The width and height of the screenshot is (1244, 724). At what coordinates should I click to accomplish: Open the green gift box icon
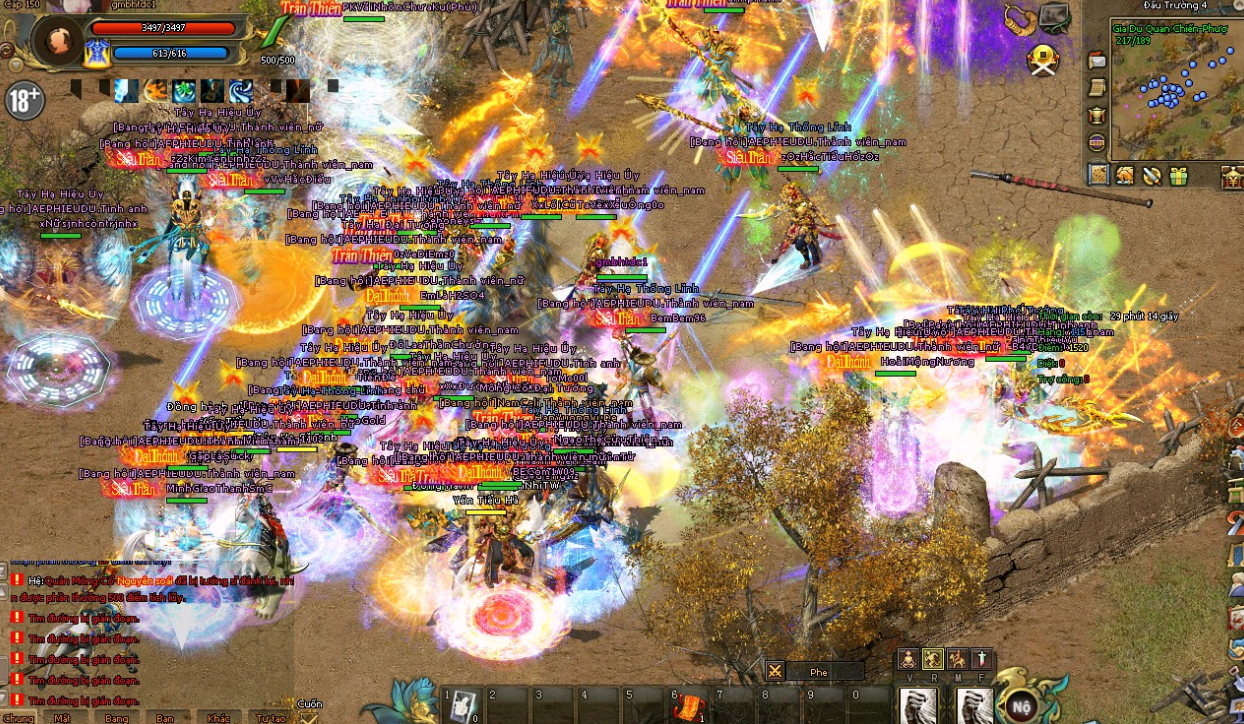coord(1178,176)
